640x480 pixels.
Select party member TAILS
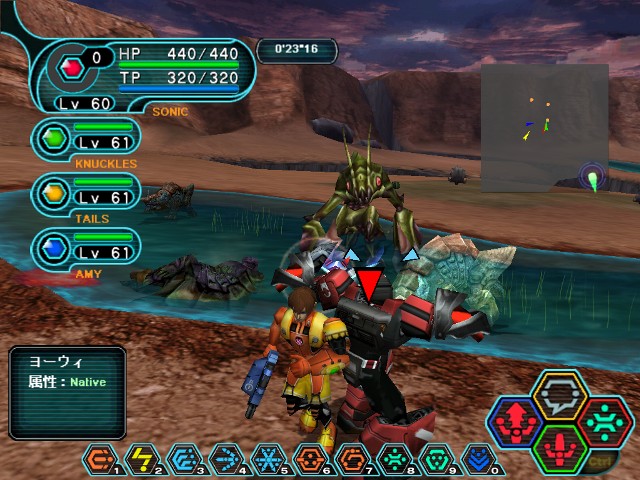(x=85, y=191)
